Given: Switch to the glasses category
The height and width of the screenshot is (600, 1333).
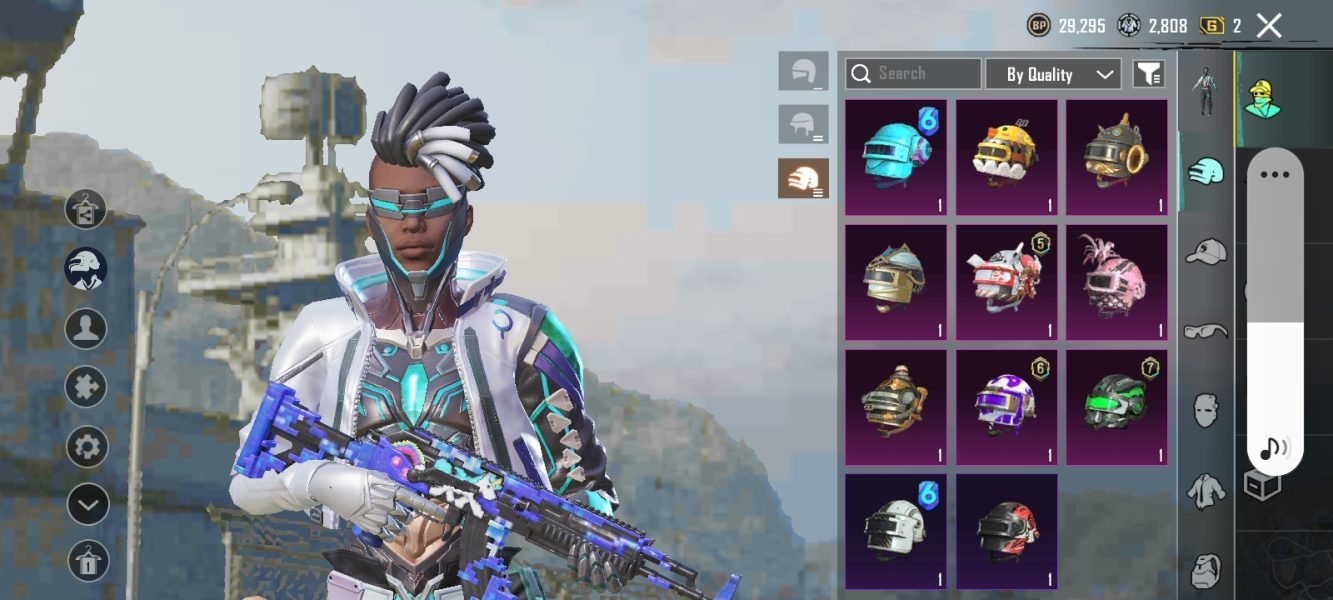Looking at the screenshot, I should [x=1207, y=331].
